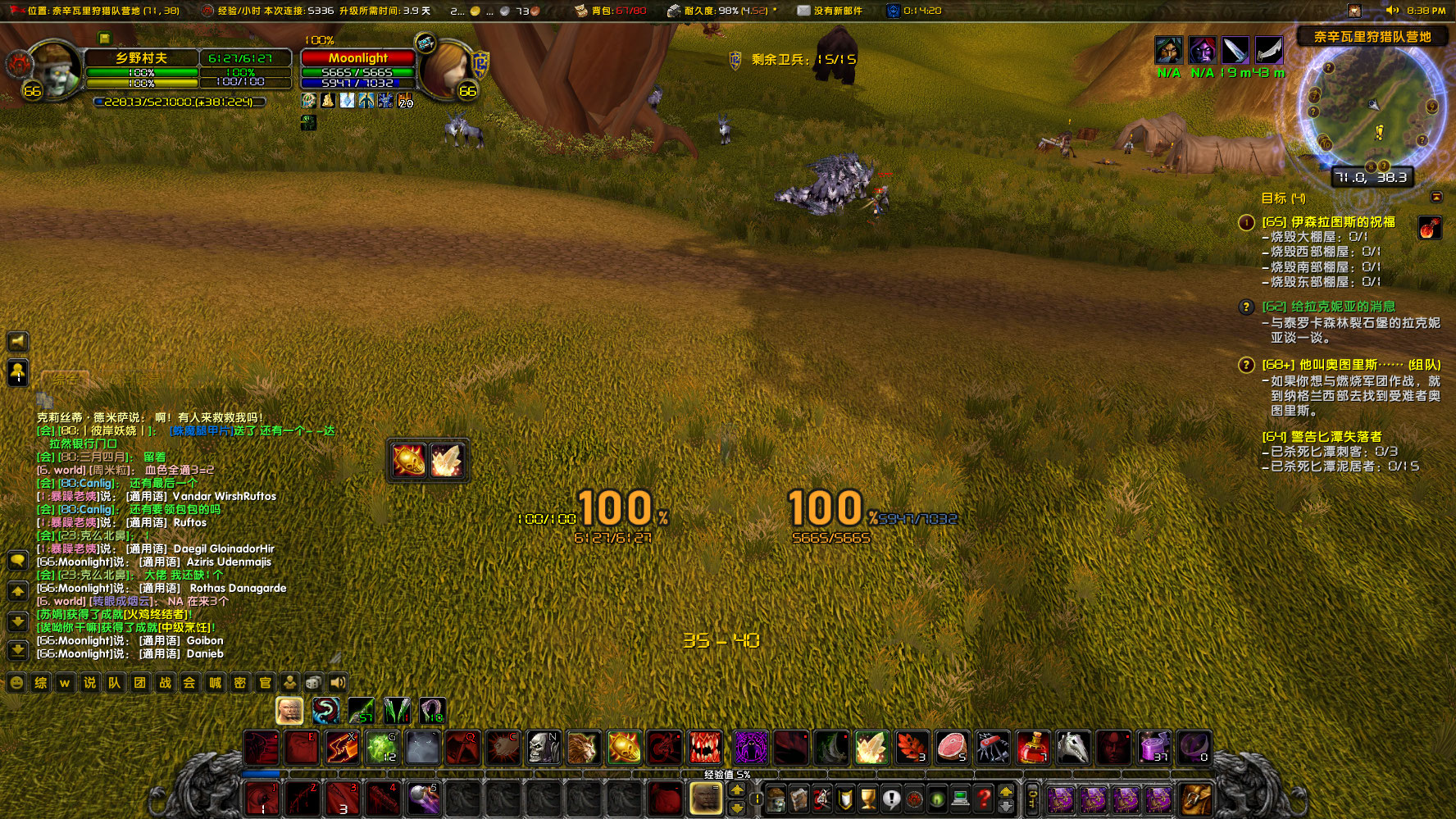Open the emote smiley button
The width and height of the screenshot is (1456, 819).
[16, 681]
